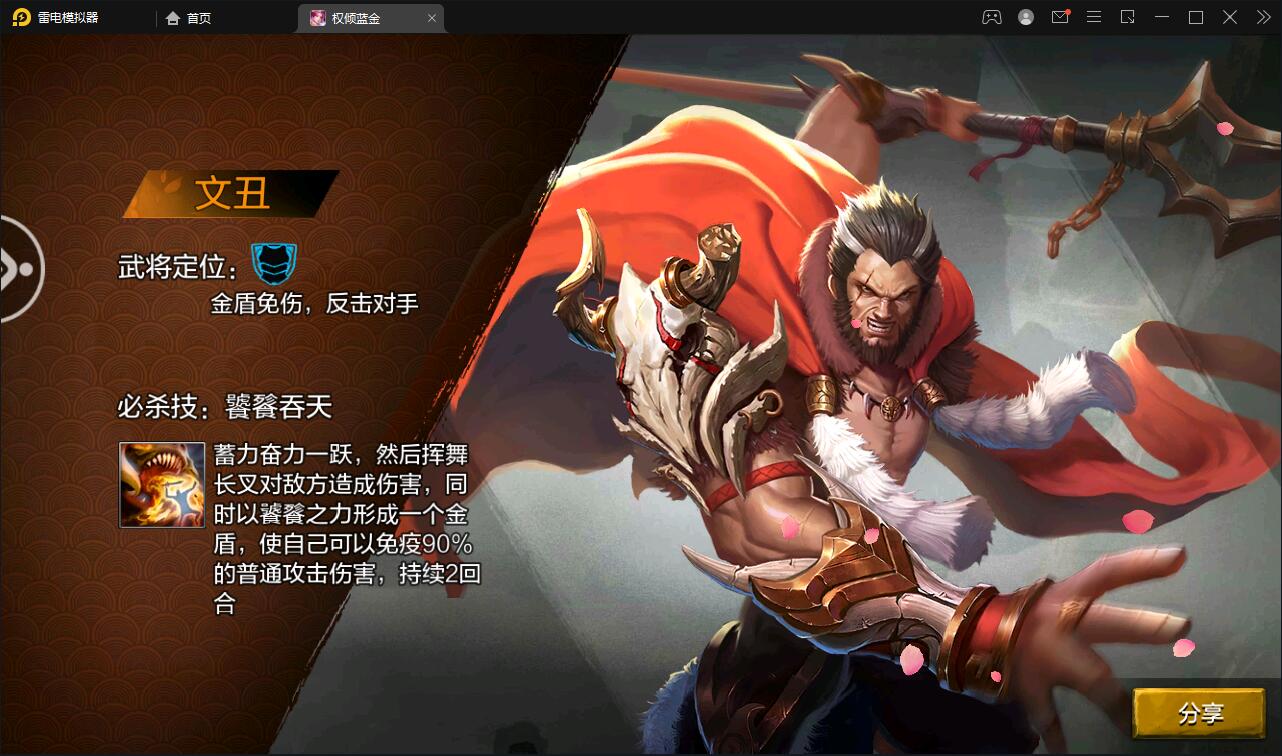Open the game center controller icon

991,17
